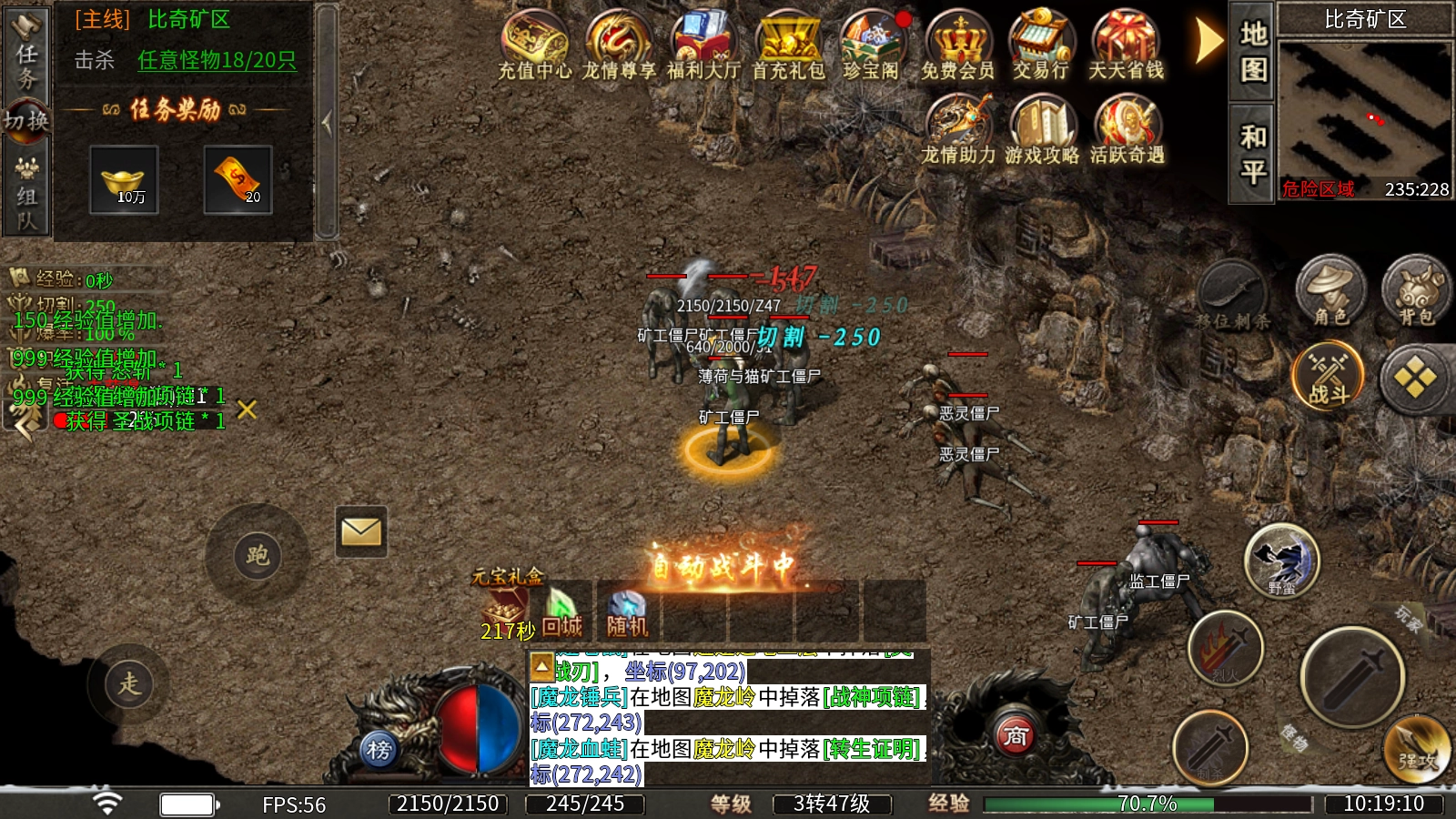Toggle the 和平 peace attack mode
1456x819 pixels.
coord(1253,153)
